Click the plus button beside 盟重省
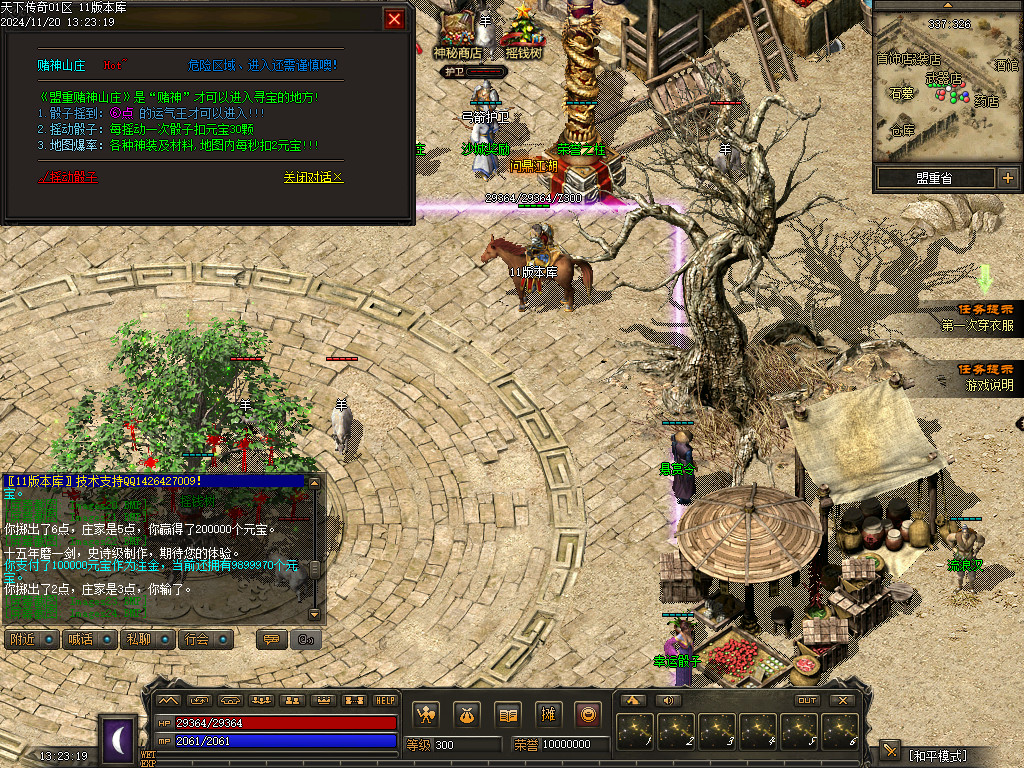Viewport: 1024px width, 768px height. (x=1007, y=178)
